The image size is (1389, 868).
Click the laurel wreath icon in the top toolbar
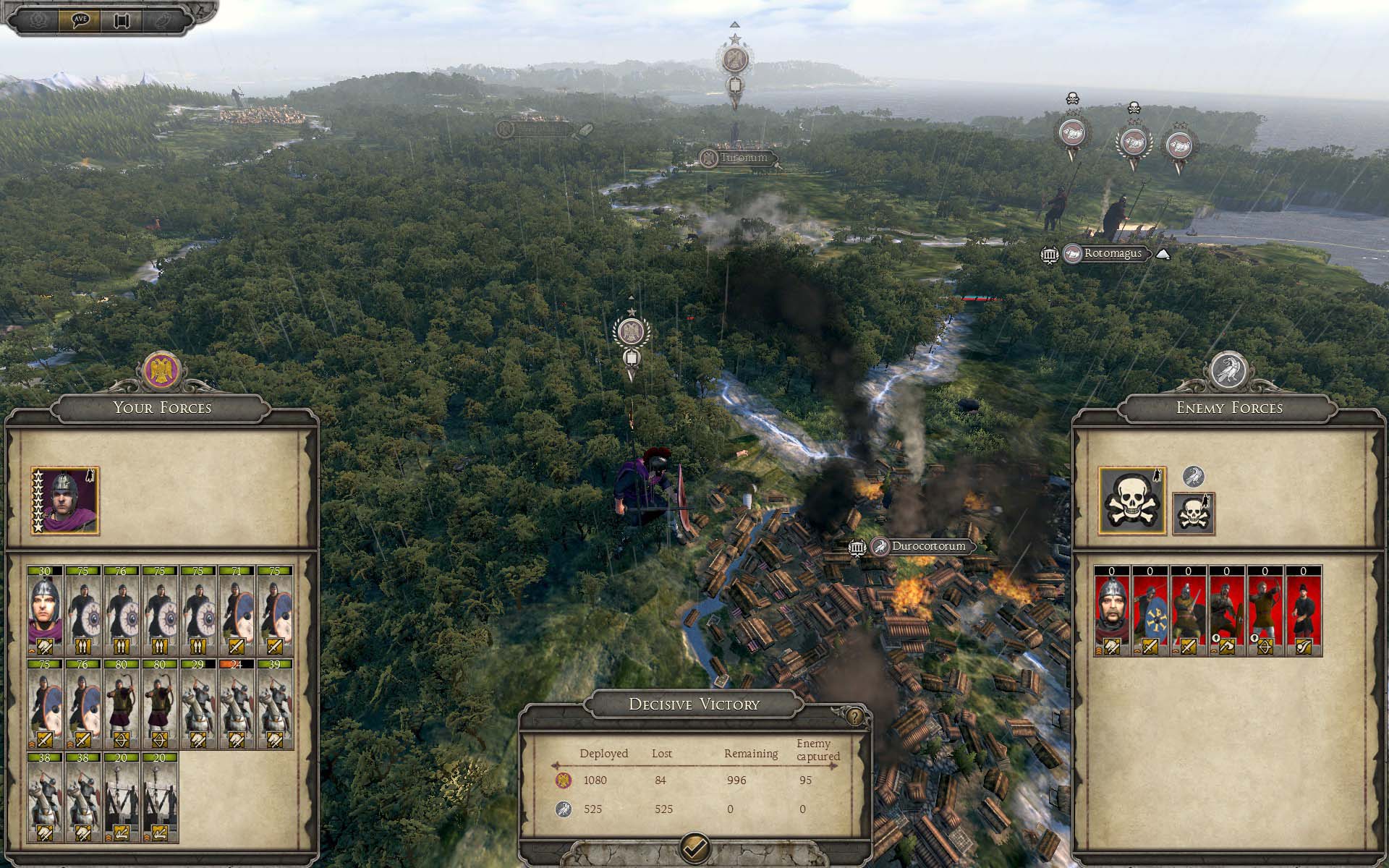click(39, 20)
